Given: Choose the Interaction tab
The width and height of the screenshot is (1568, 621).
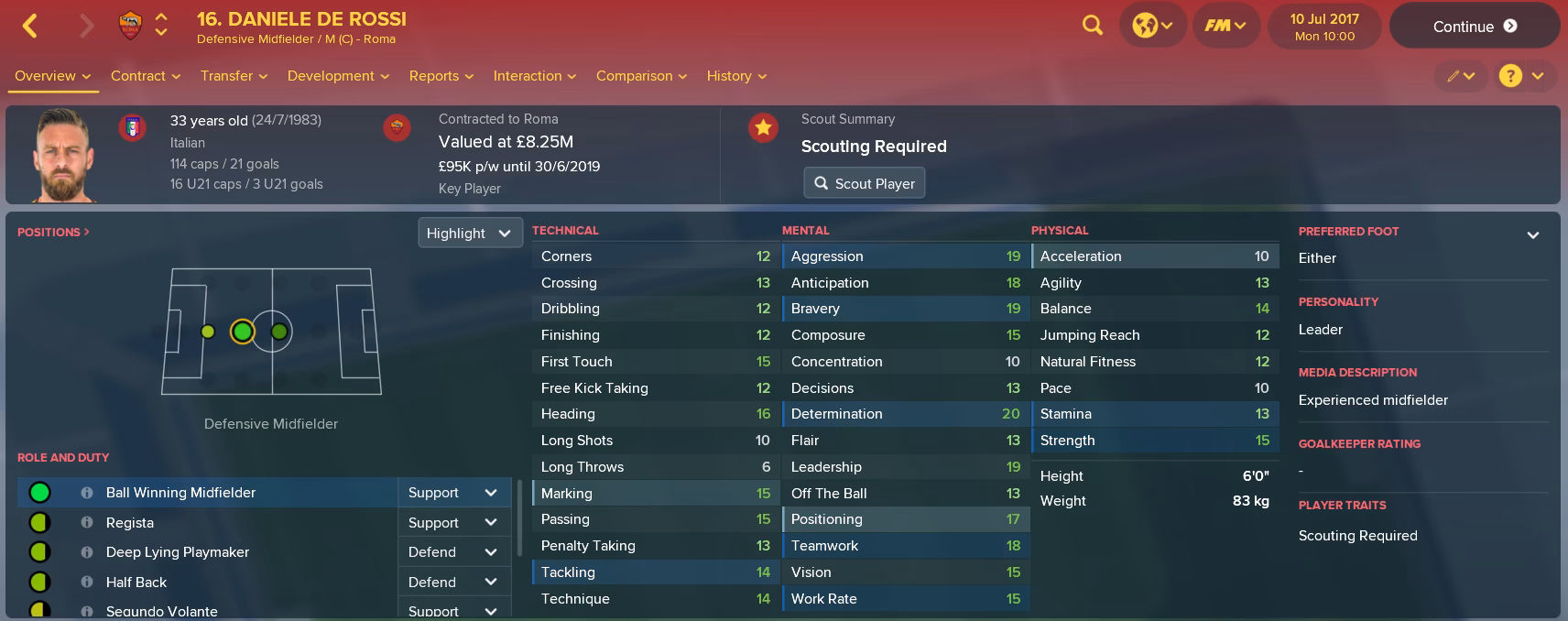Looking at the screenshot, I should (x=534, y=76).
